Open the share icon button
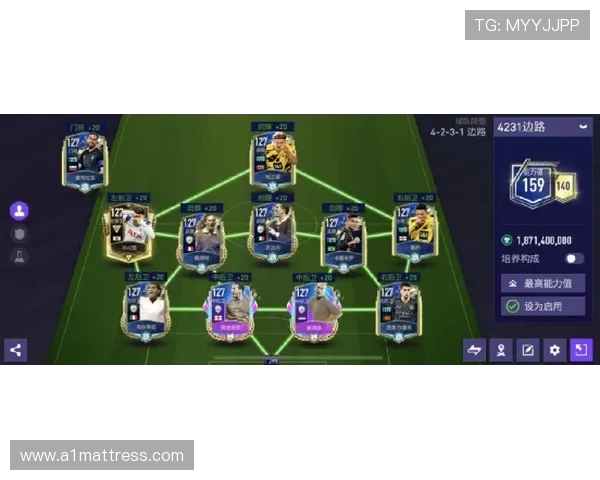 point(15,349)
